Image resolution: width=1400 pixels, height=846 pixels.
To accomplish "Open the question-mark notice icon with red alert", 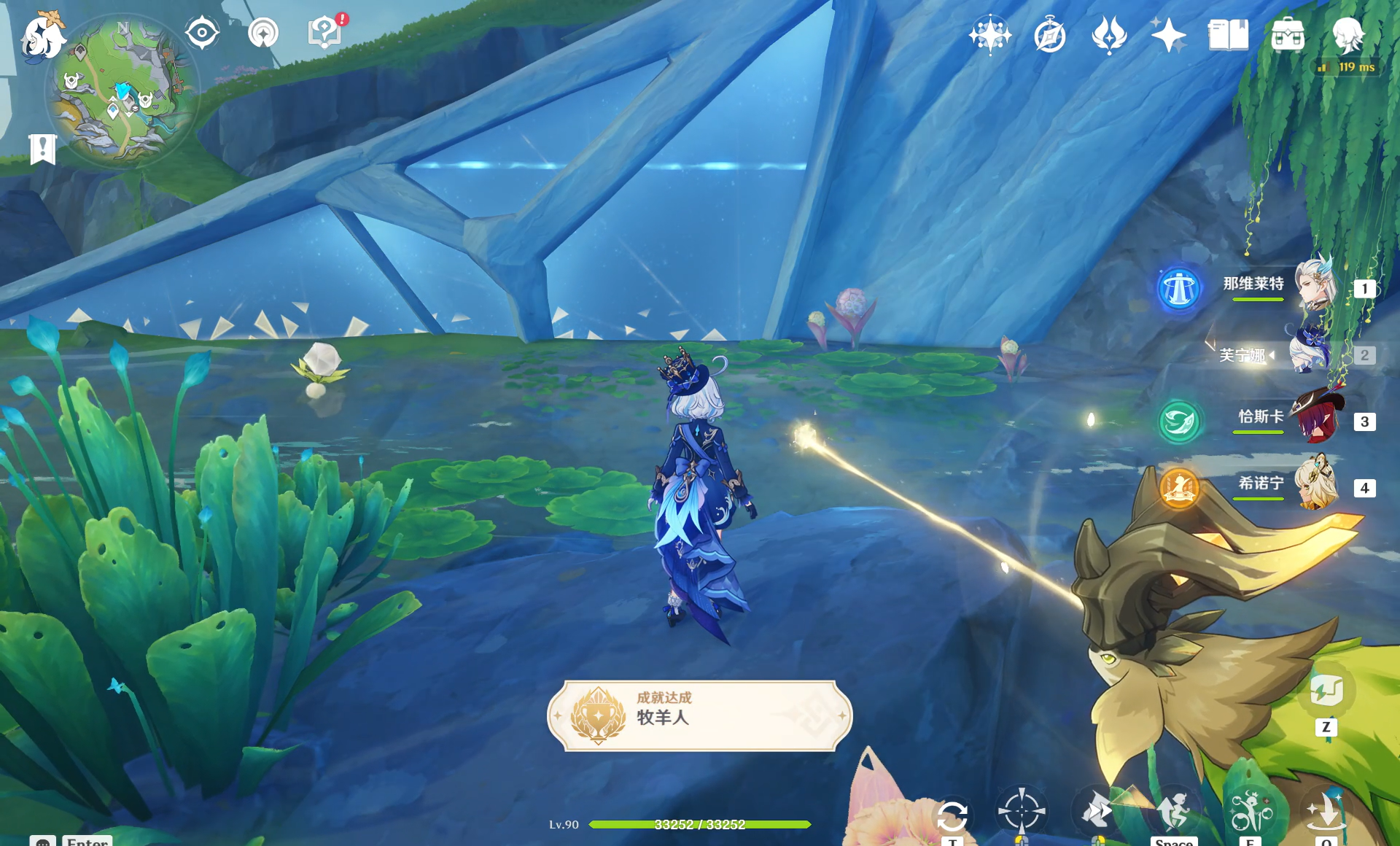I will (324, 33).
